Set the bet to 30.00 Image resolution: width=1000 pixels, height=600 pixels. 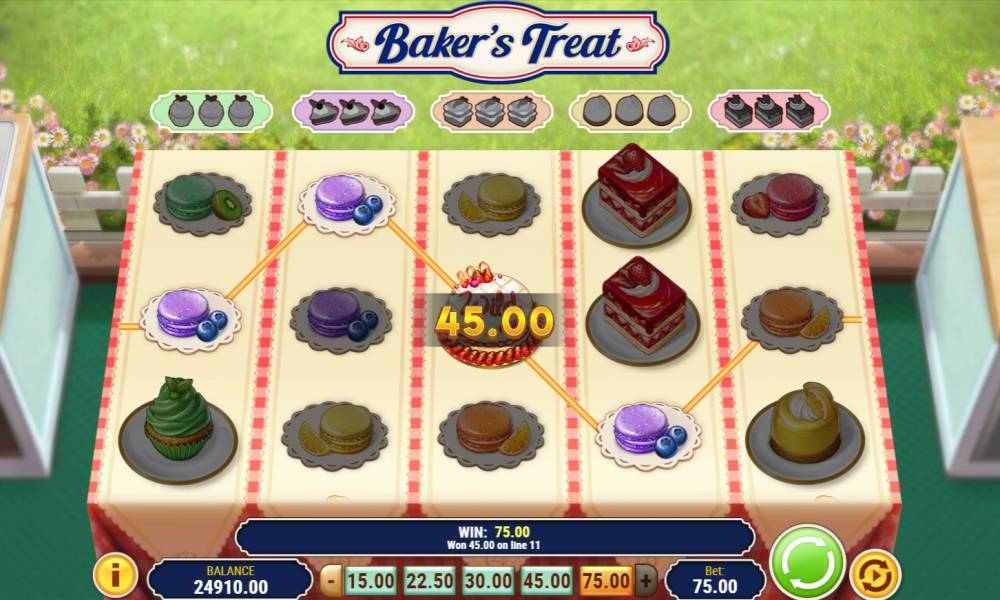tap(489, 580)
